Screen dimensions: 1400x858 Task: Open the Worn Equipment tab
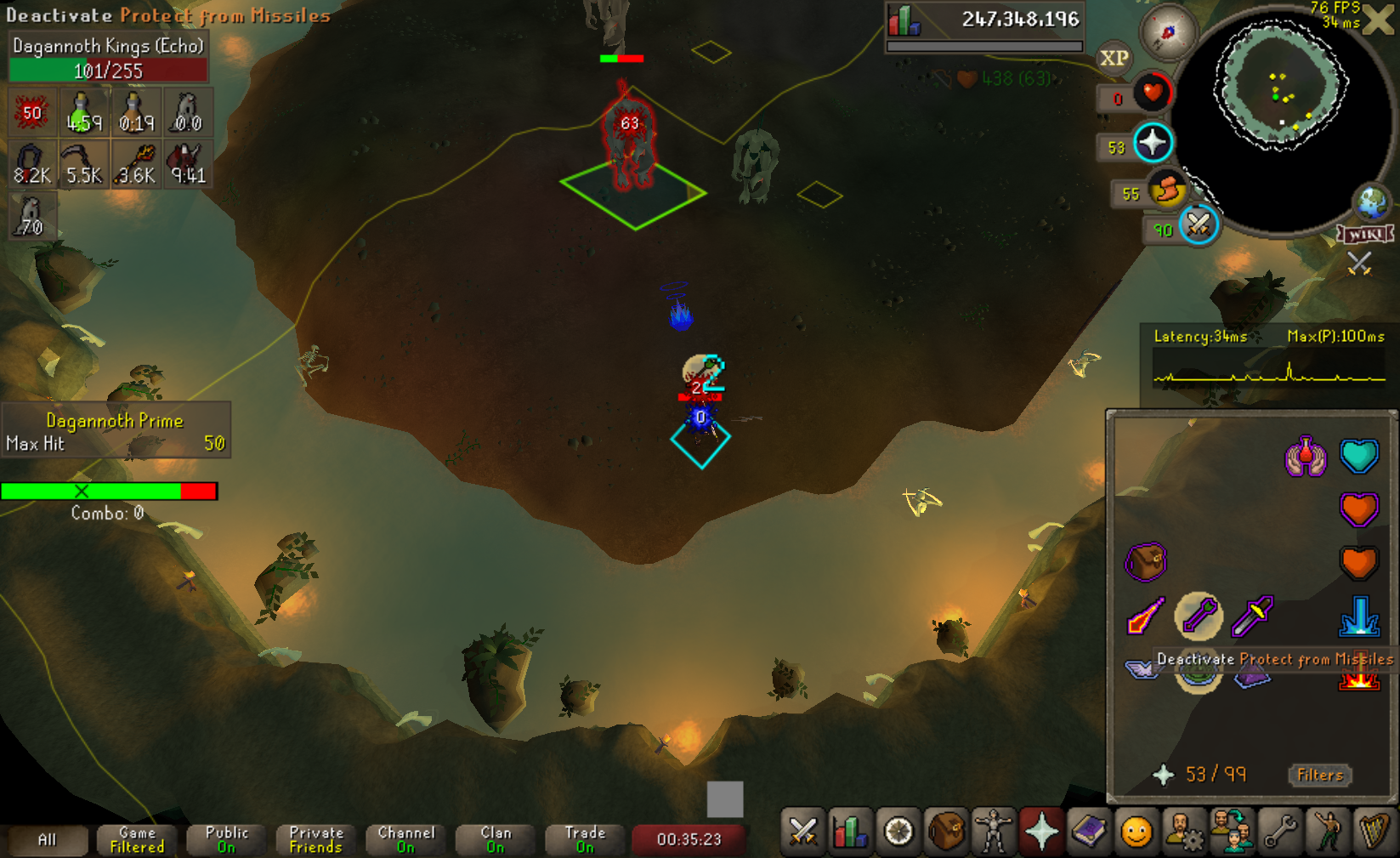coord(993,832)
